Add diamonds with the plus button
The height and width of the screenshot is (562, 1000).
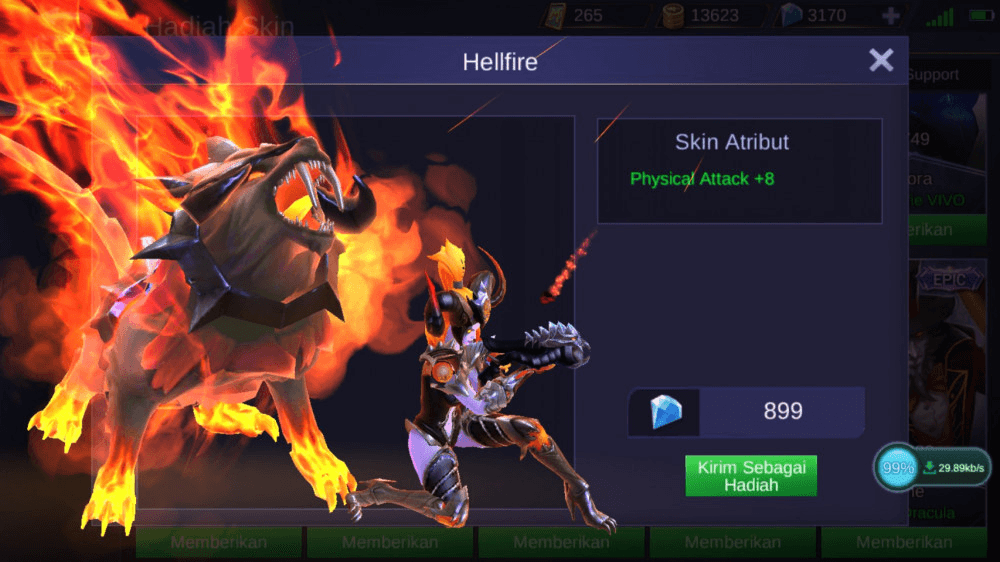click(891, 16)
